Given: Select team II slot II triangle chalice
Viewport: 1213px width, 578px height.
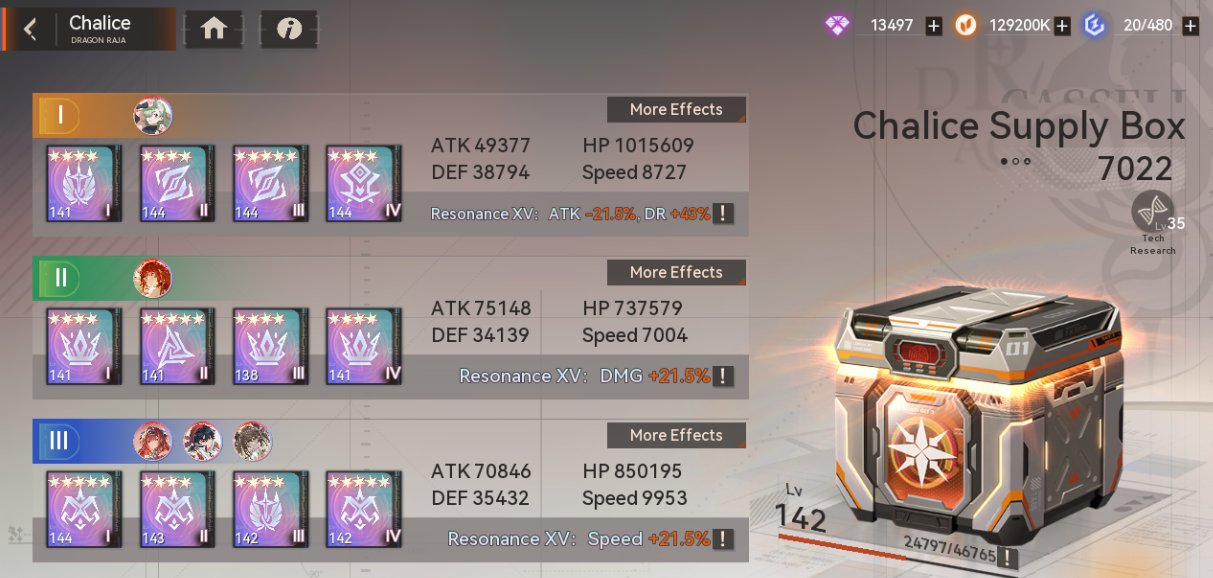Looking at the screenshot, I should (x=178, y=346).
